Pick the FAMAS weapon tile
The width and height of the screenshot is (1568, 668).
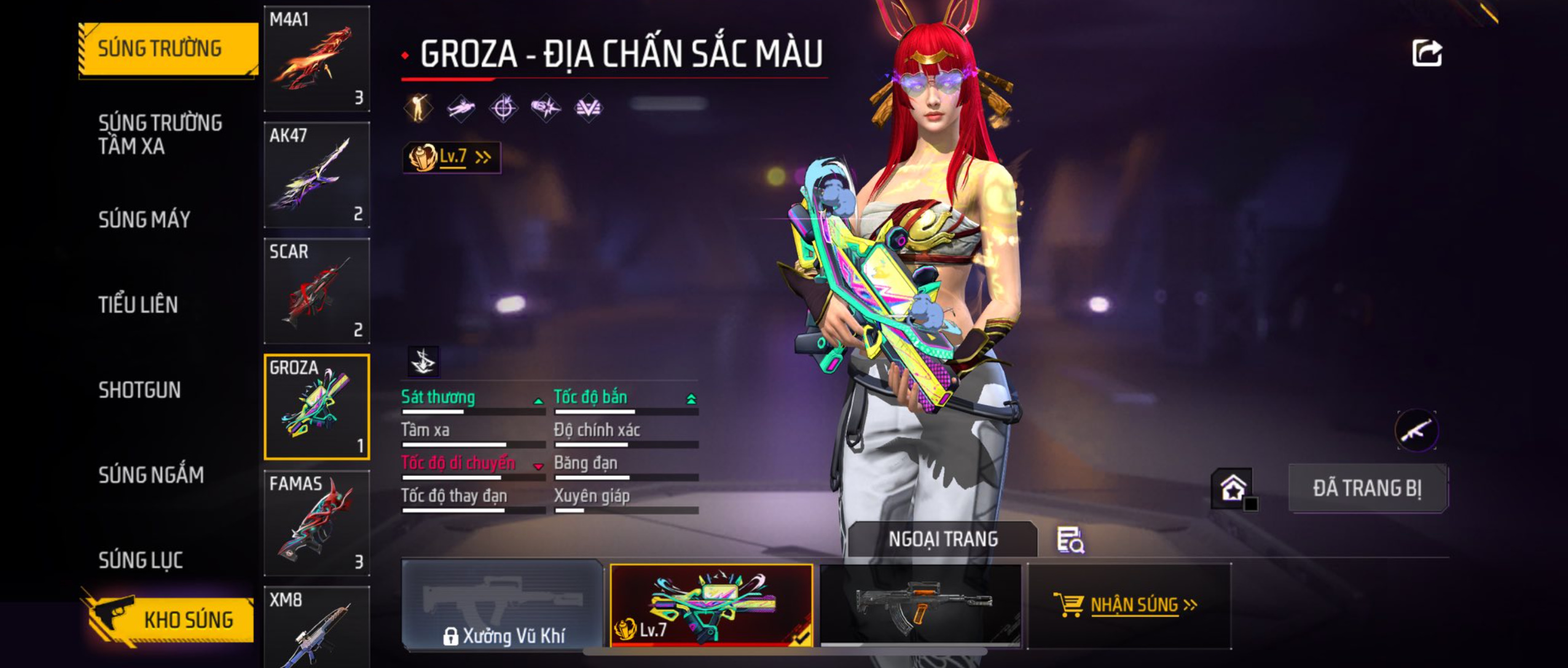[x=316, y=523]
